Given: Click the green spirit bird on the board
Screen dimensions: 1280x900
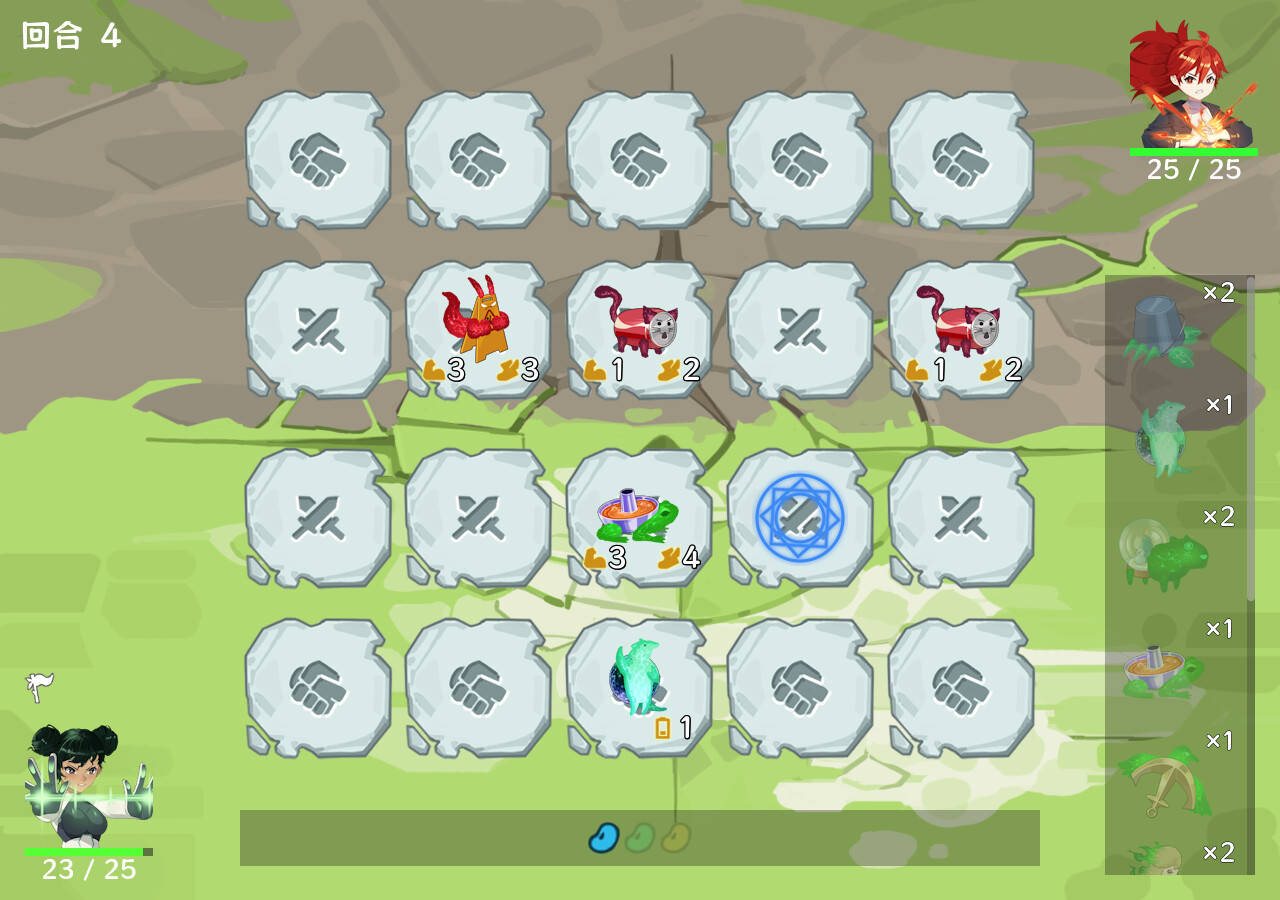Looking at the screenshot, I should pos(640,680).
